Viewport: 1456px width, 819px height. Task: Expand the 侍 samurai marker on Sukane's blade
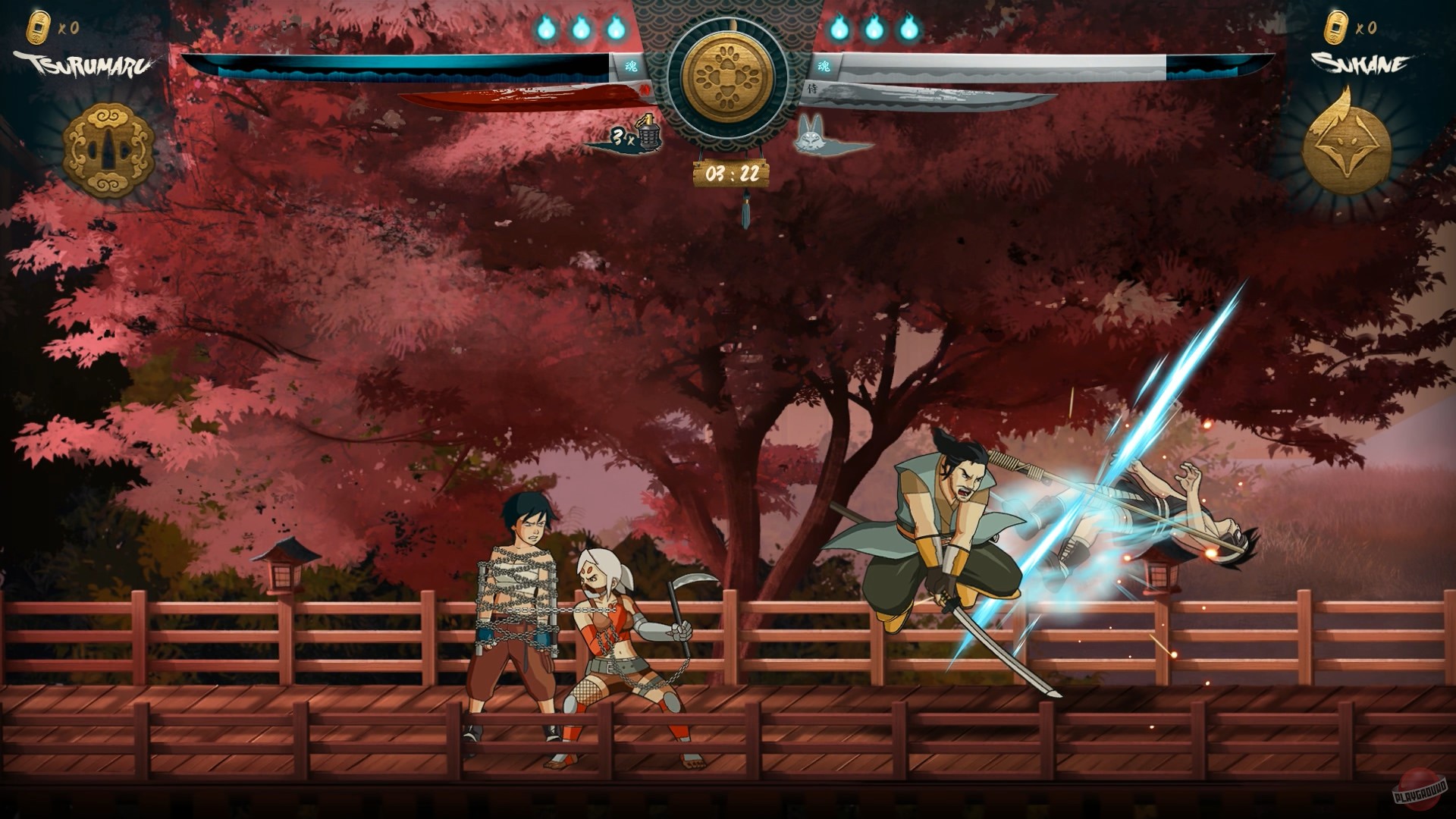pos(813,88)
